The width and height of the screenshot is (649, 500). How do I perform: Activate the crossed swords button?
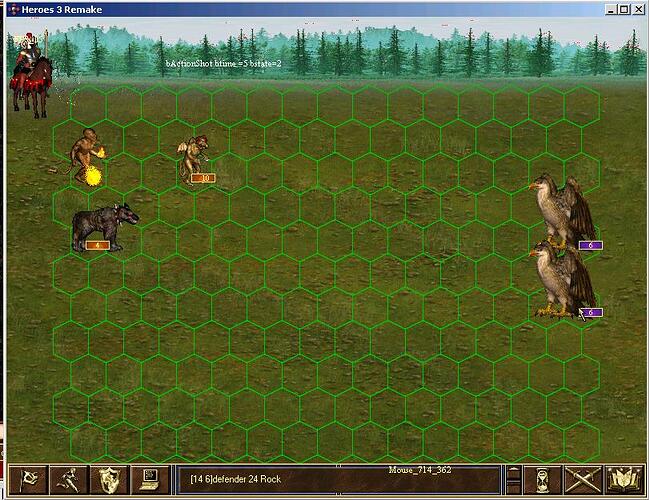click(x=582, y=480)
